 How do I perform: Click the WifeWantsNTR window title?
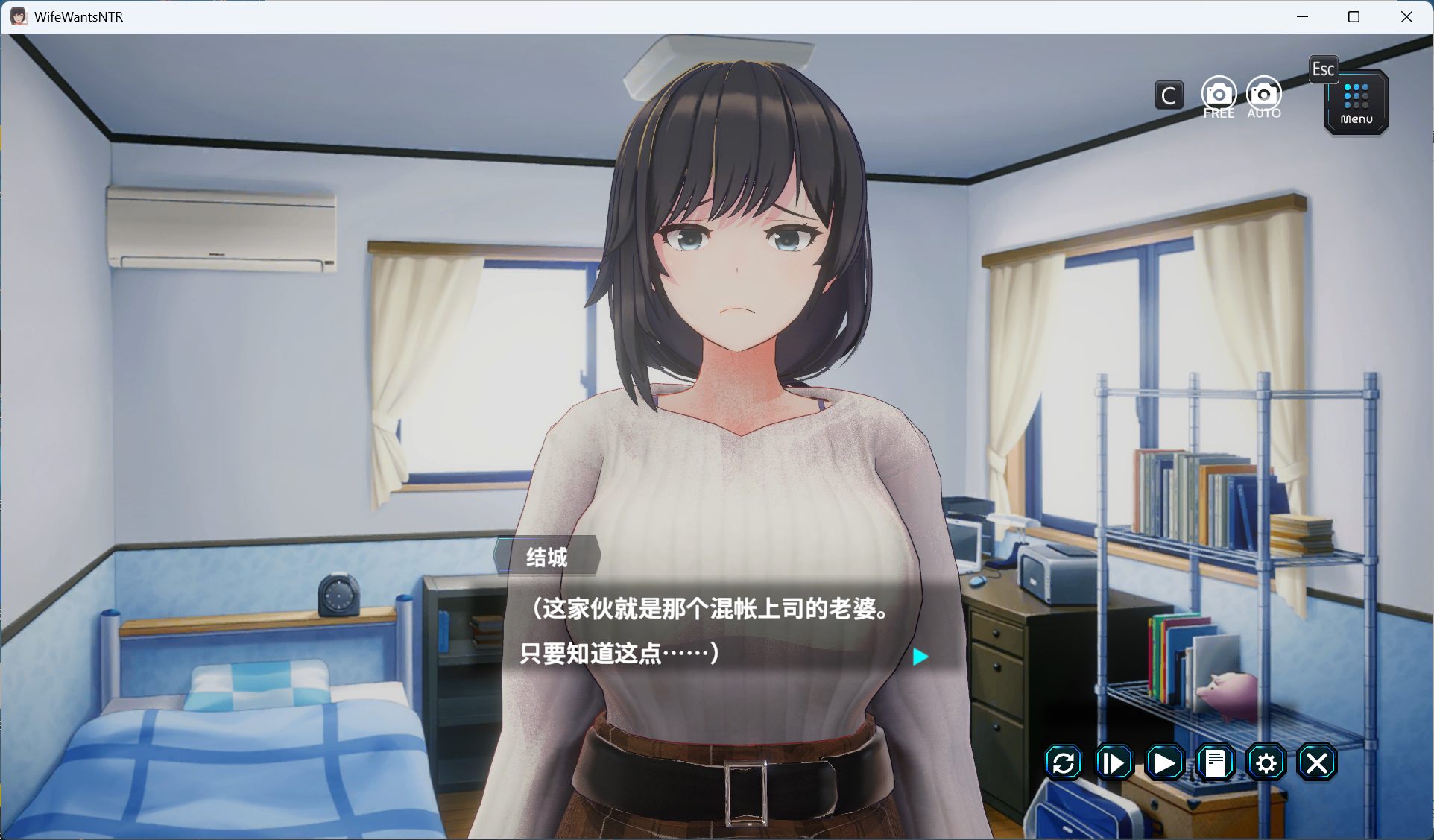coord(78,16)
